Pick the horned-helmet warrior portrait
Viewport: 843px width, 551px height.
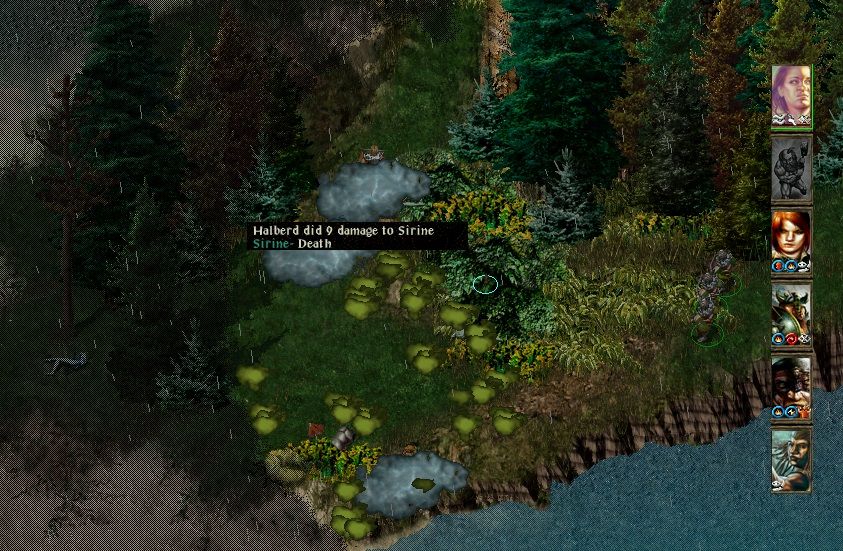791,312
